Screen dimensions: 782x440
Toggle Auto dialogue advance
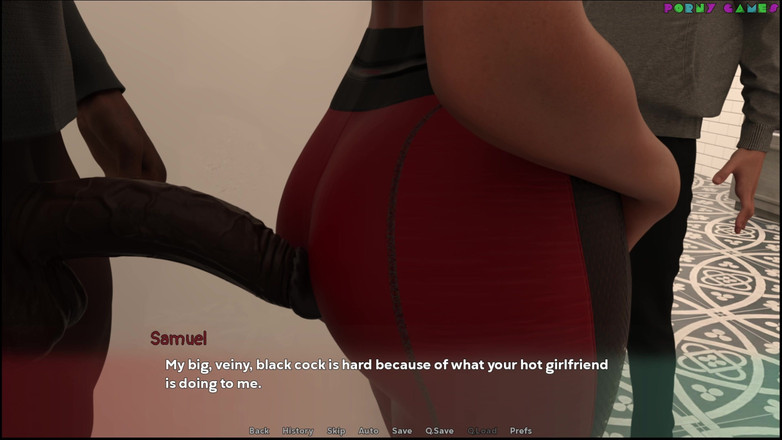point(369,431)
